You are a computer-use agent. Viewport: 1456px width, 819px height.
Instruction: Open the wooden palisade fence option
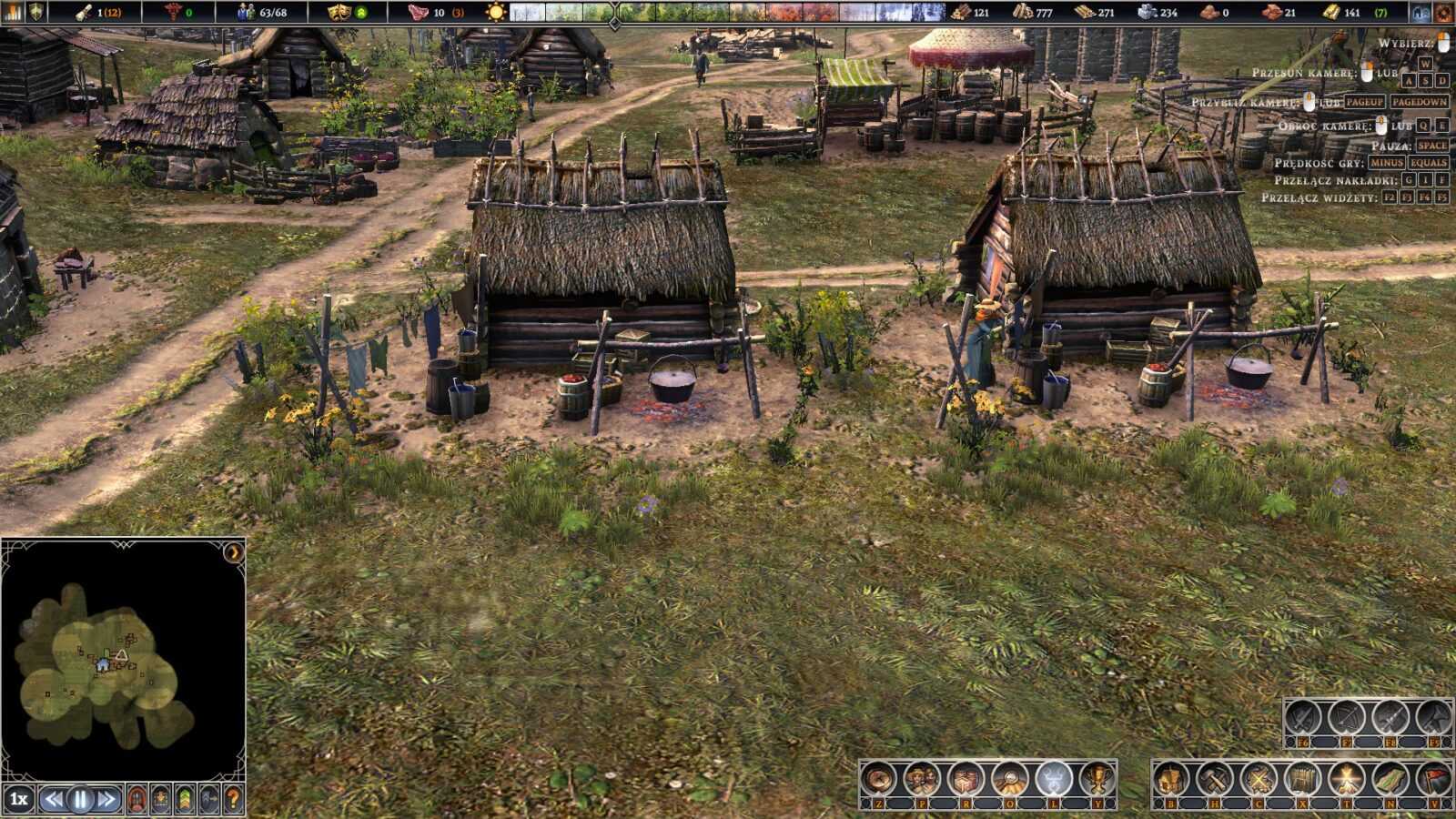pyautogui.click(x=1303, y=780)
